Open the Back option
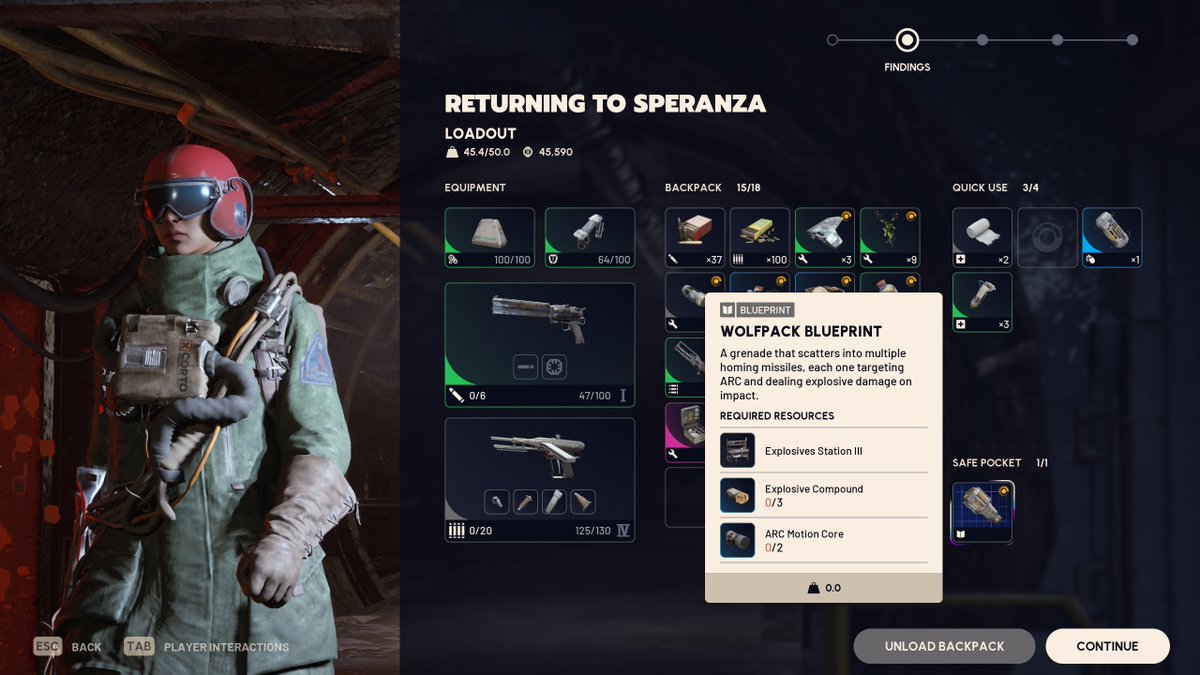Screen dimensions: 1200x675 coord(70,647)
